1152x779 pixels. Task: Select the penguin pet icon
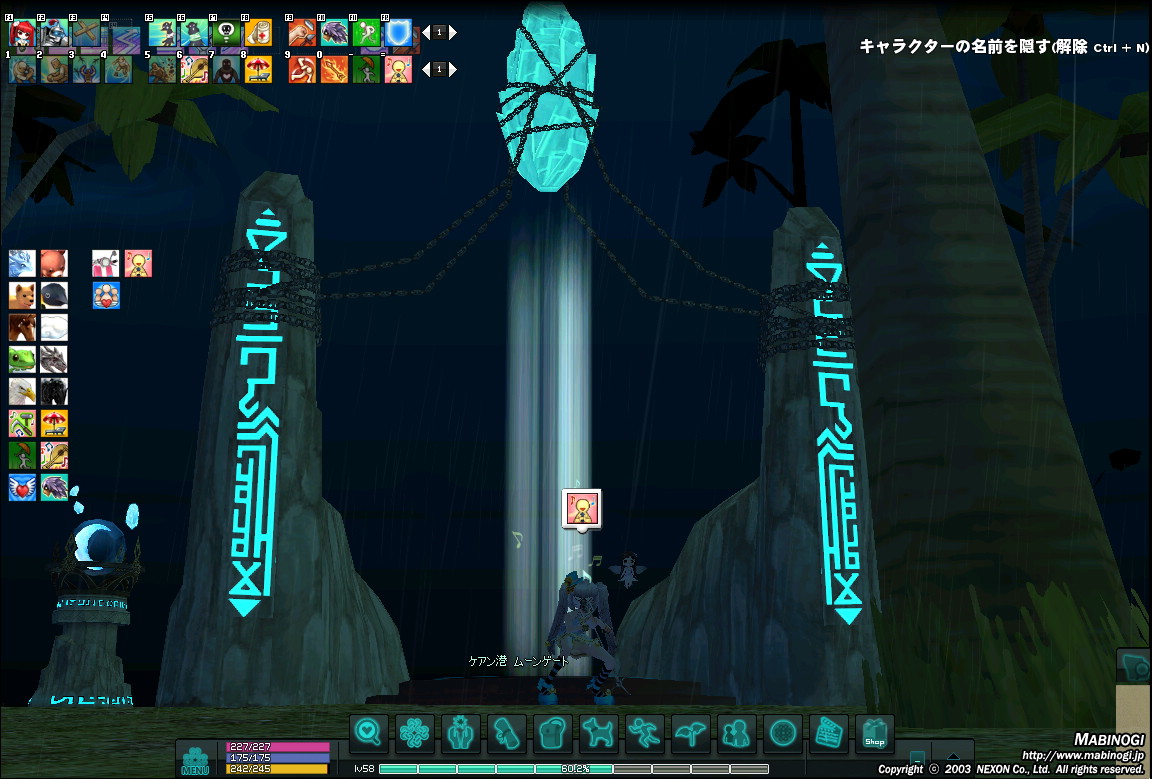click(x=54, y=295)
